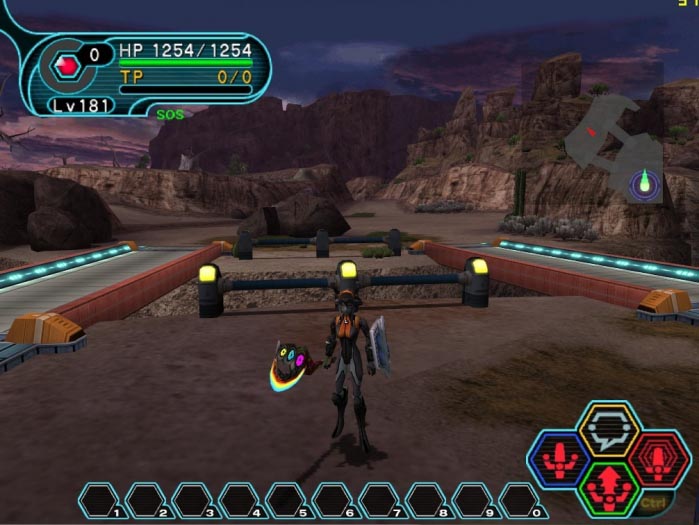Viewport: 699px width, 525px height.
Task: Use hotbar slot number 0
Action: pyautogui.click(x=519, y=499)
